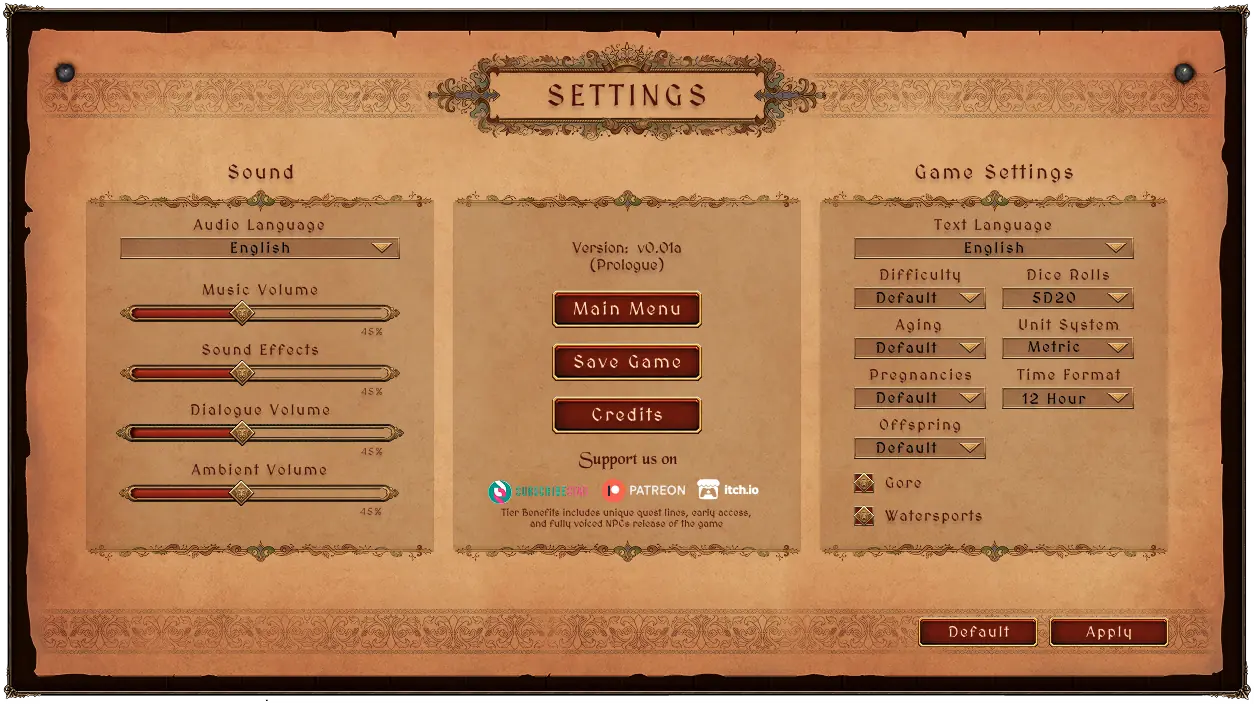Click the Save Game button

[x=627, y=362]
